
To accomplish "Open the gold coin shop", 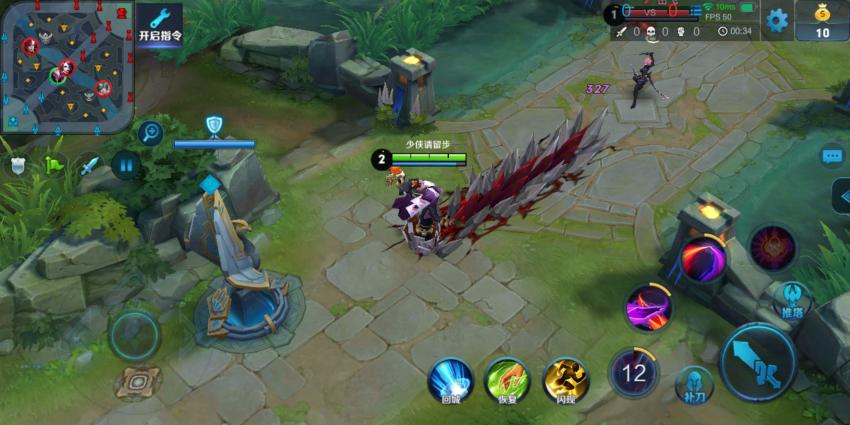I will tap(822, 20).
